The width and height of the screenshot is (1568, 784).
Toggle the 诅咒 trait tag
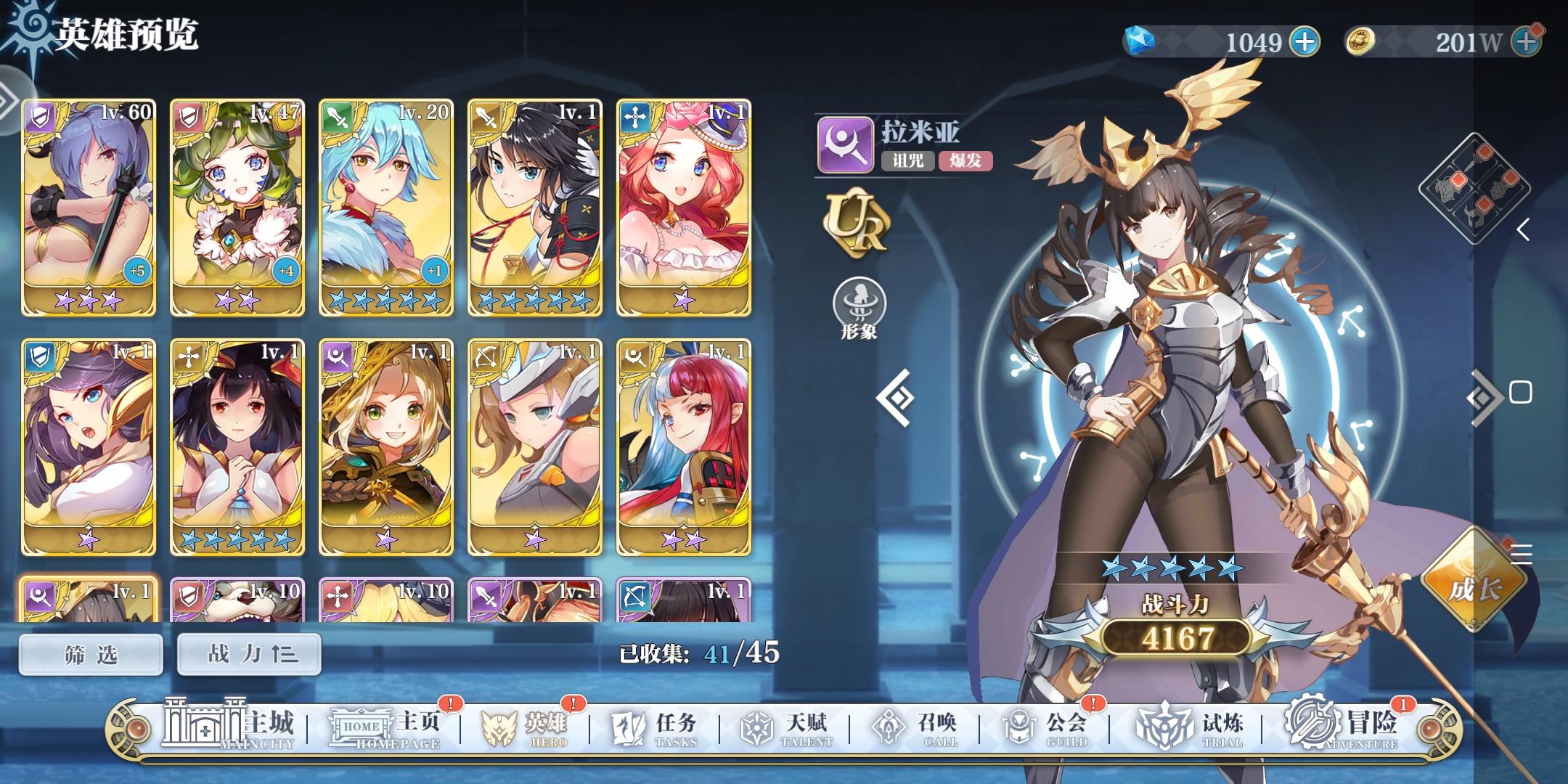click(x=908, y=163)
